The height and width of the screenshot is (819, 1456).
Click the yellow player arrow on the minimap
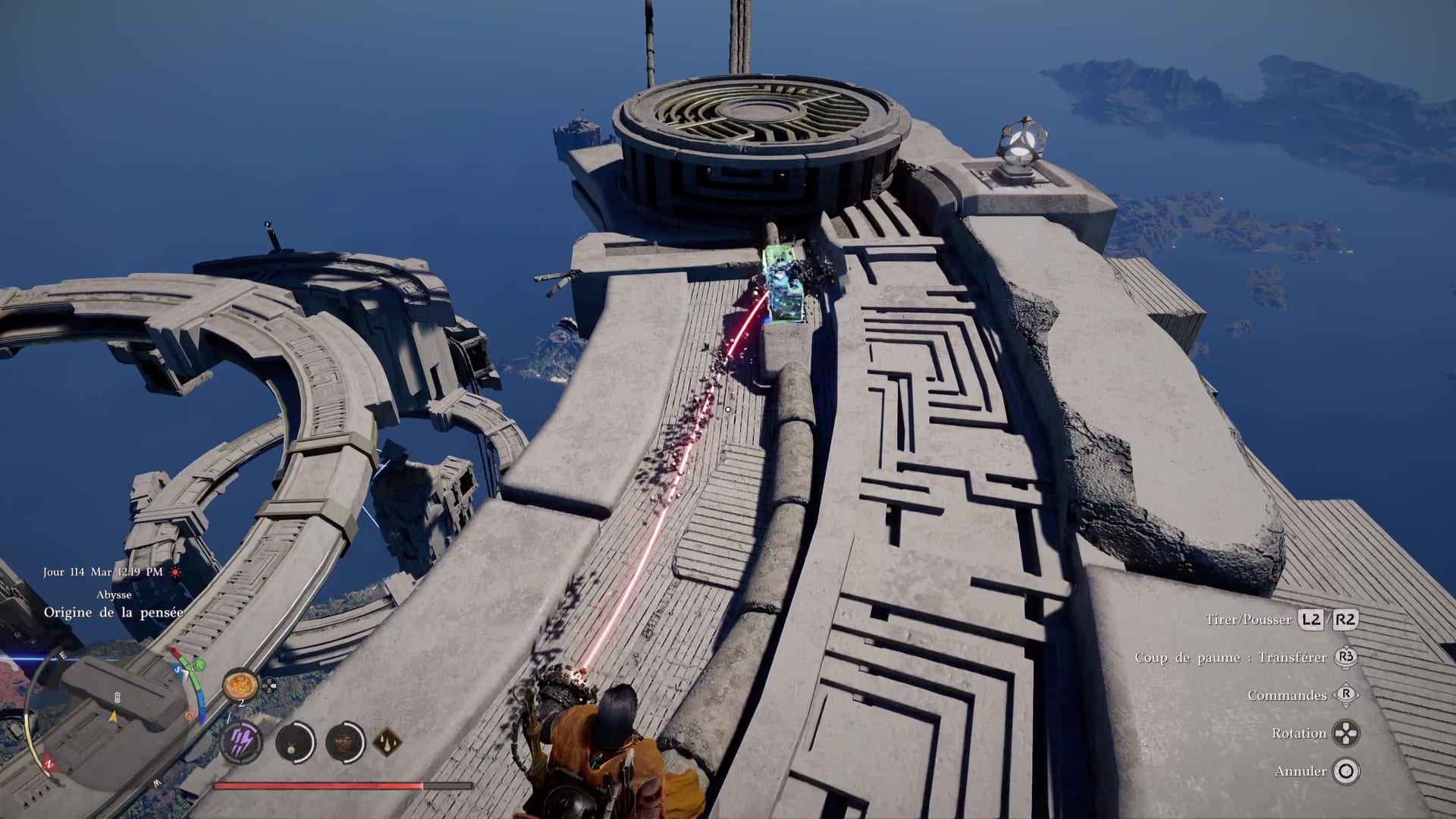click(x=115, y=717)
